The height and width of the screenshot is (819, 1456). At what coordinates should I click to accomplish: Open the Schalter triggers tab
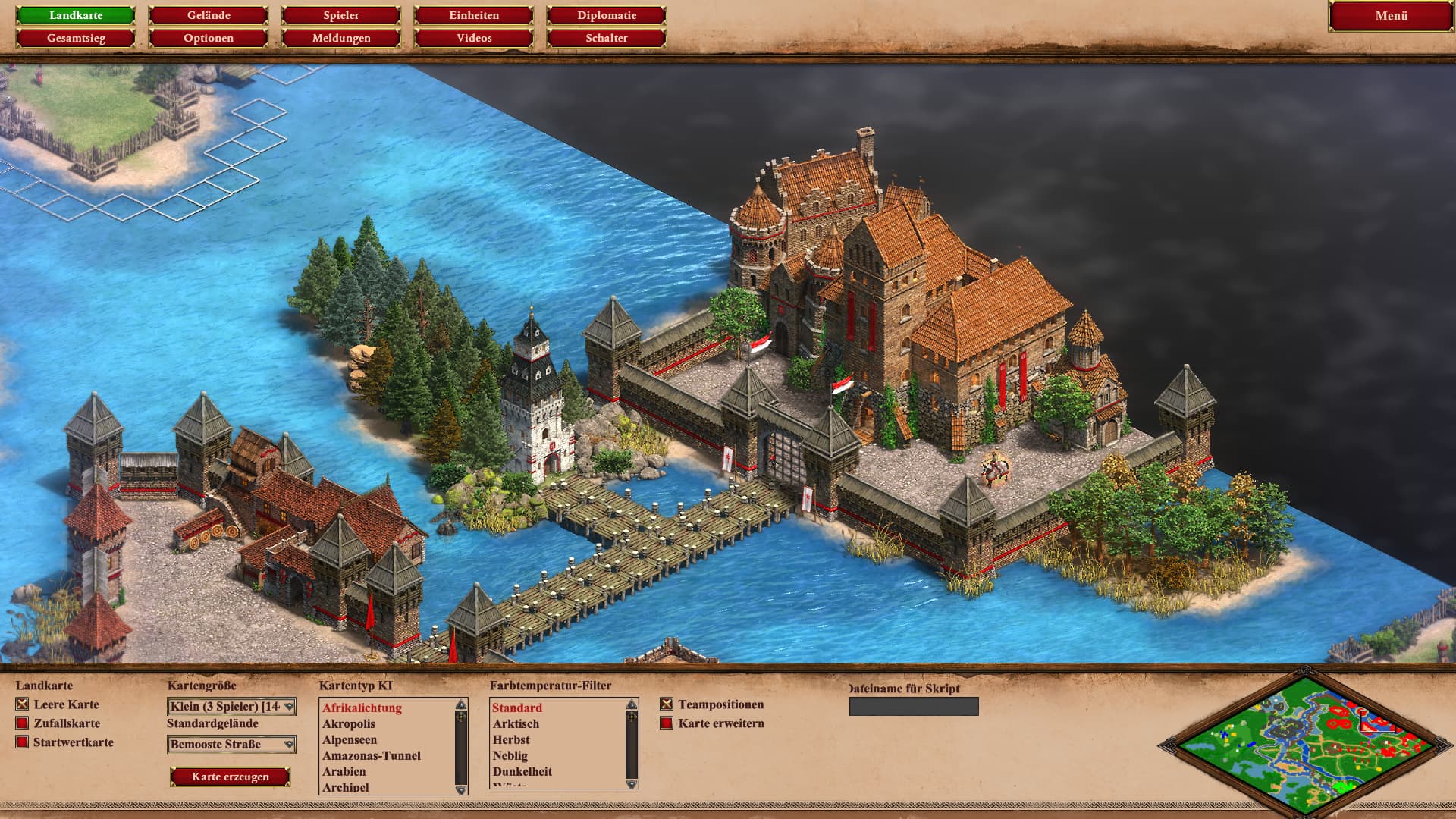coord(607,38)
